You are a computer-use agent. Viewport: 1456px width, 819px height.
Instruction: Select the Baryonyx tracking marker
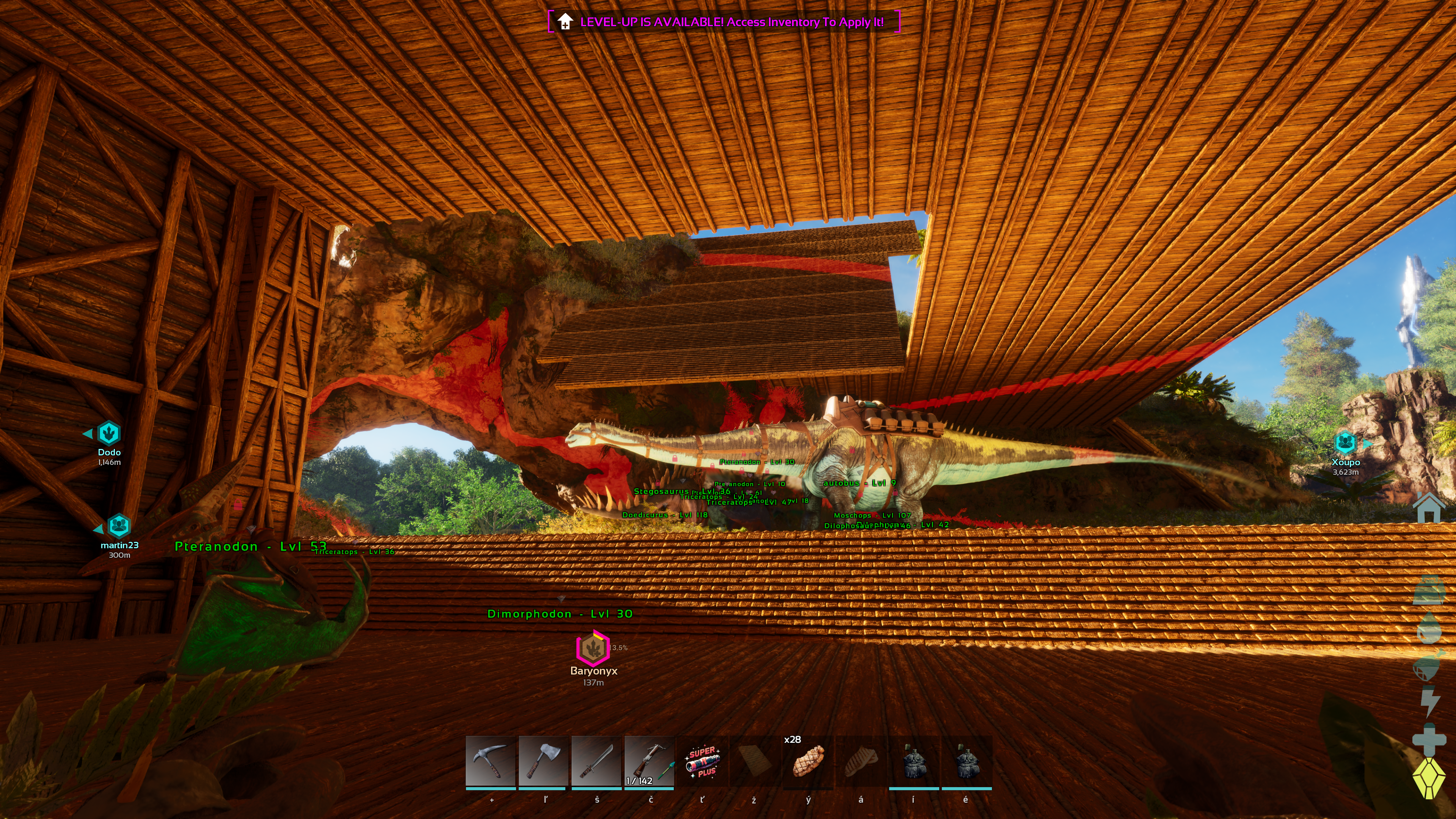click(x=592, y=648)
